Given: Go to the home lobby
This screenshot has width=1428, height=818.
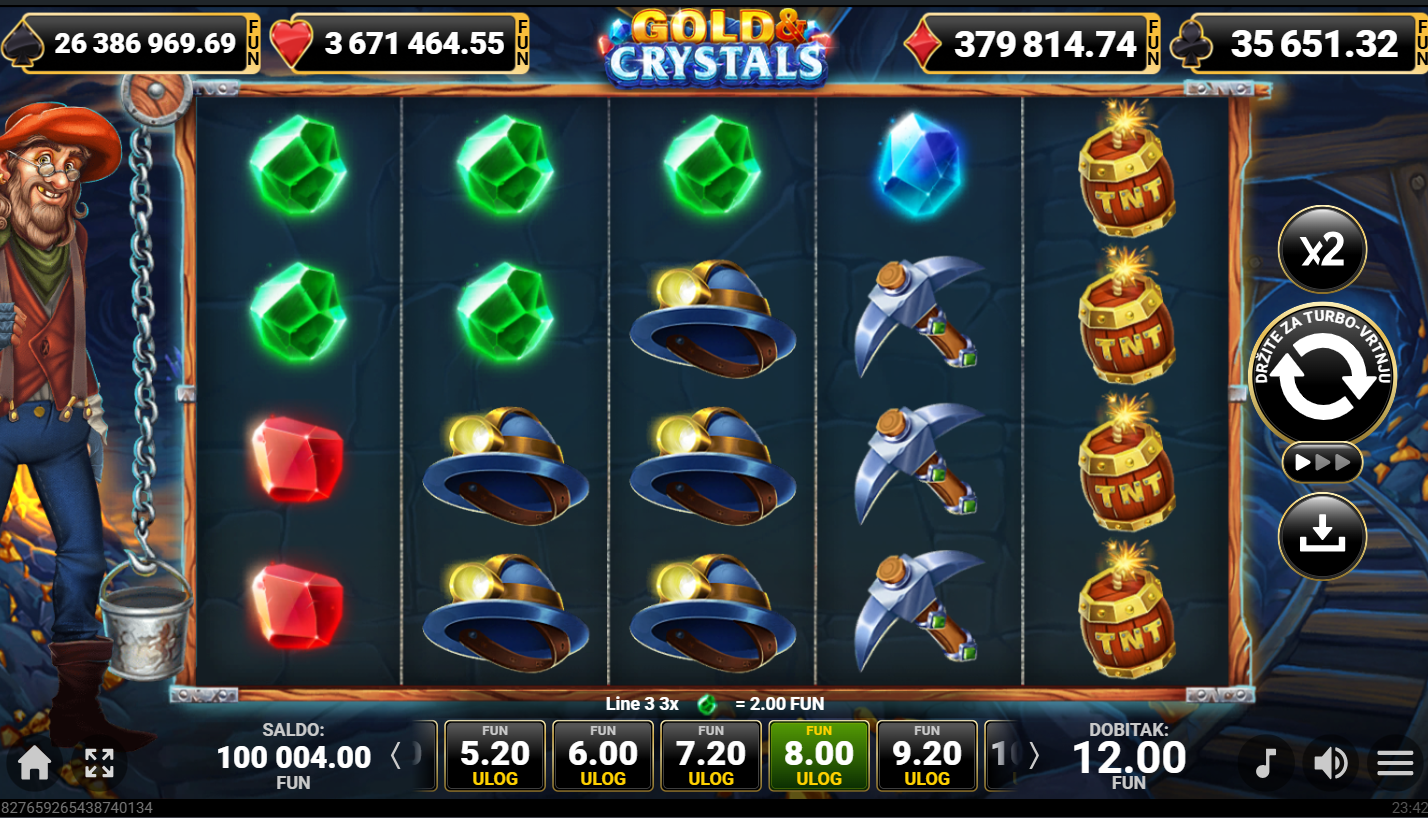Looking at the screenshot, I should point(34,764).
